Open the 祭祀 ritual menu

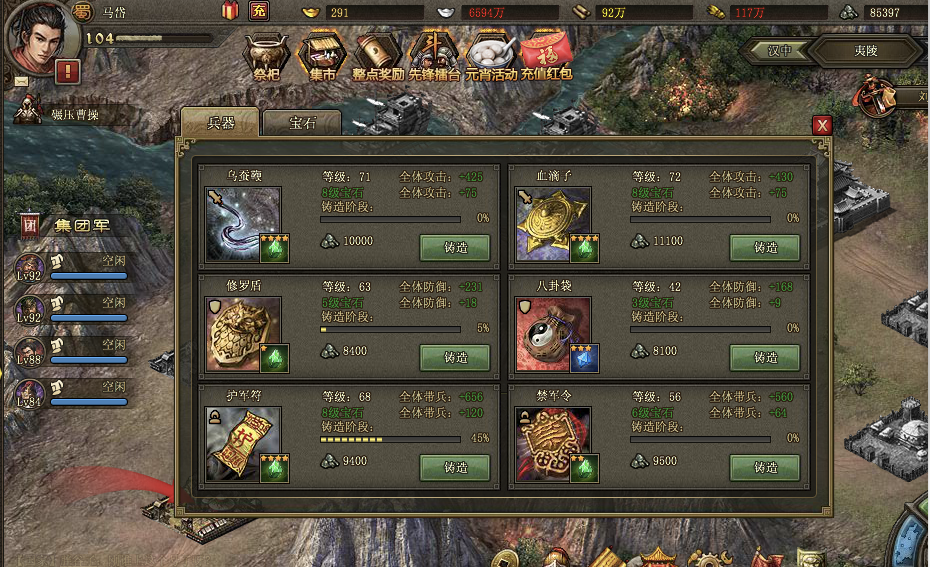[x=268, y=55]
